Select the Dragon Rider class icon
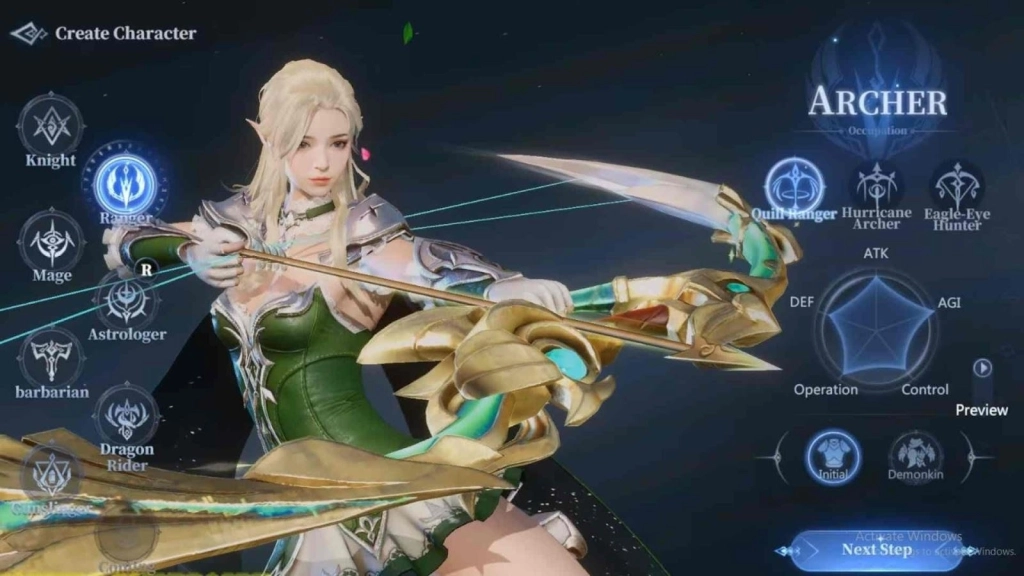 click(126, 414)
